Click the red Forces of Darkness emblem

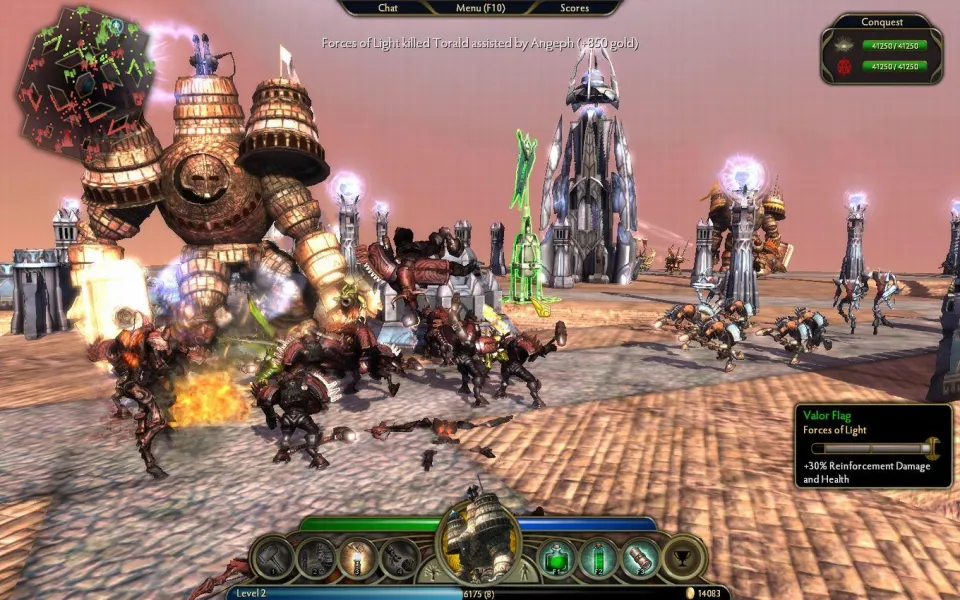(x=845, y=67)
